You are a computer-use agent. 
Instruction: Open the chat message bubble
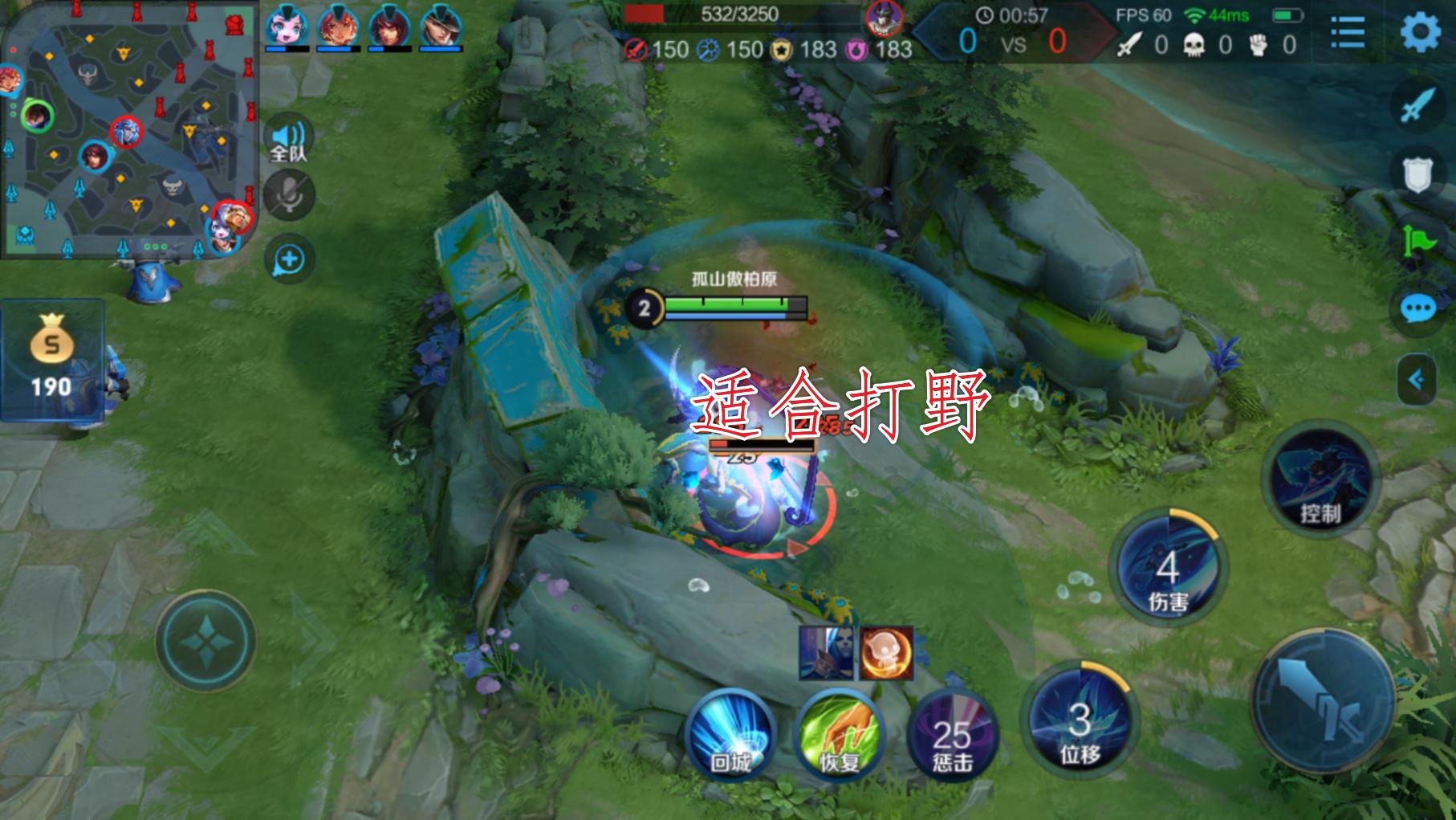pyautogui.click(x=1417, y=309)
